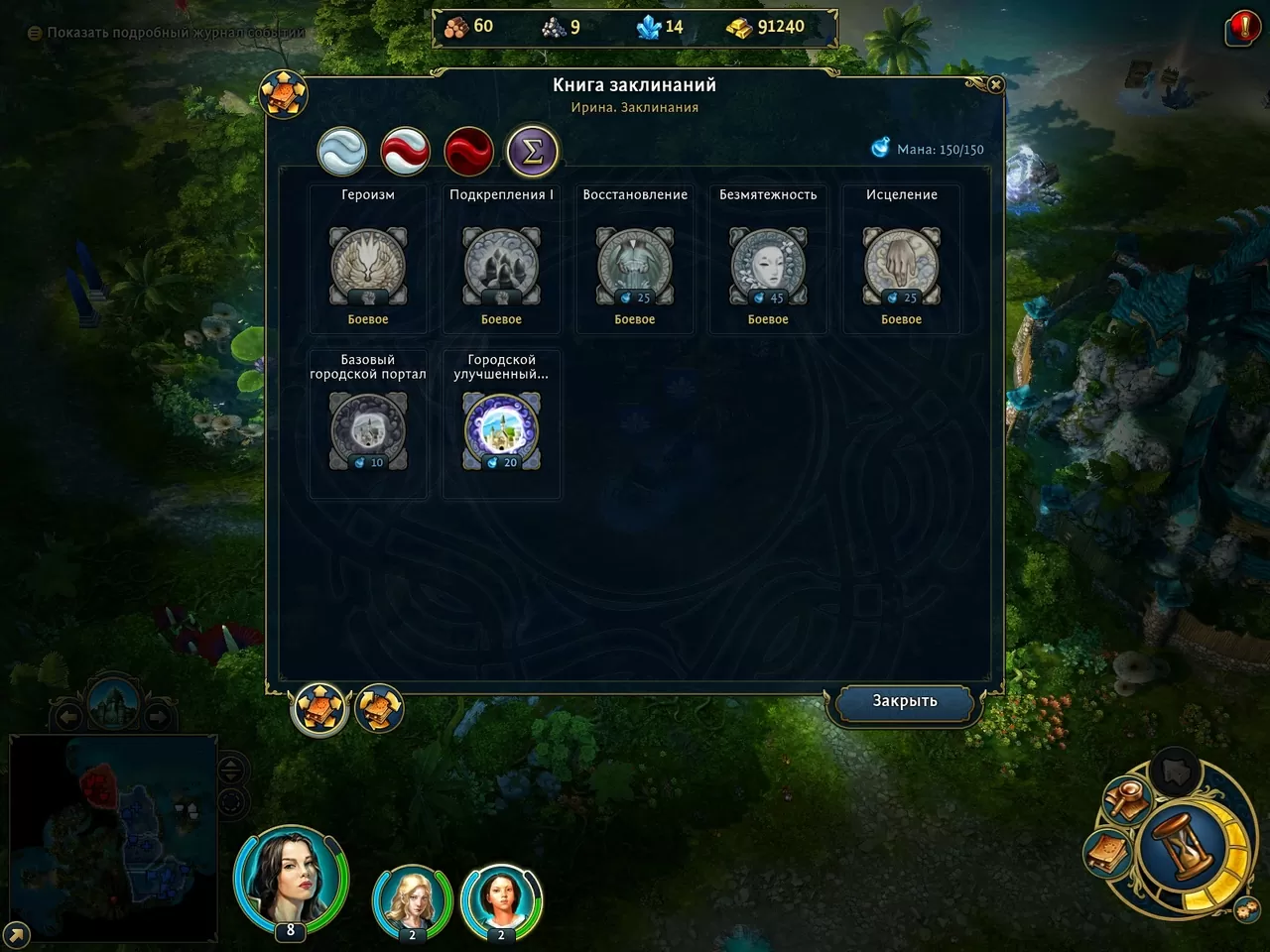
Task: Click the magnifying glass icon near the hourglass
Action: (1127, 799)
